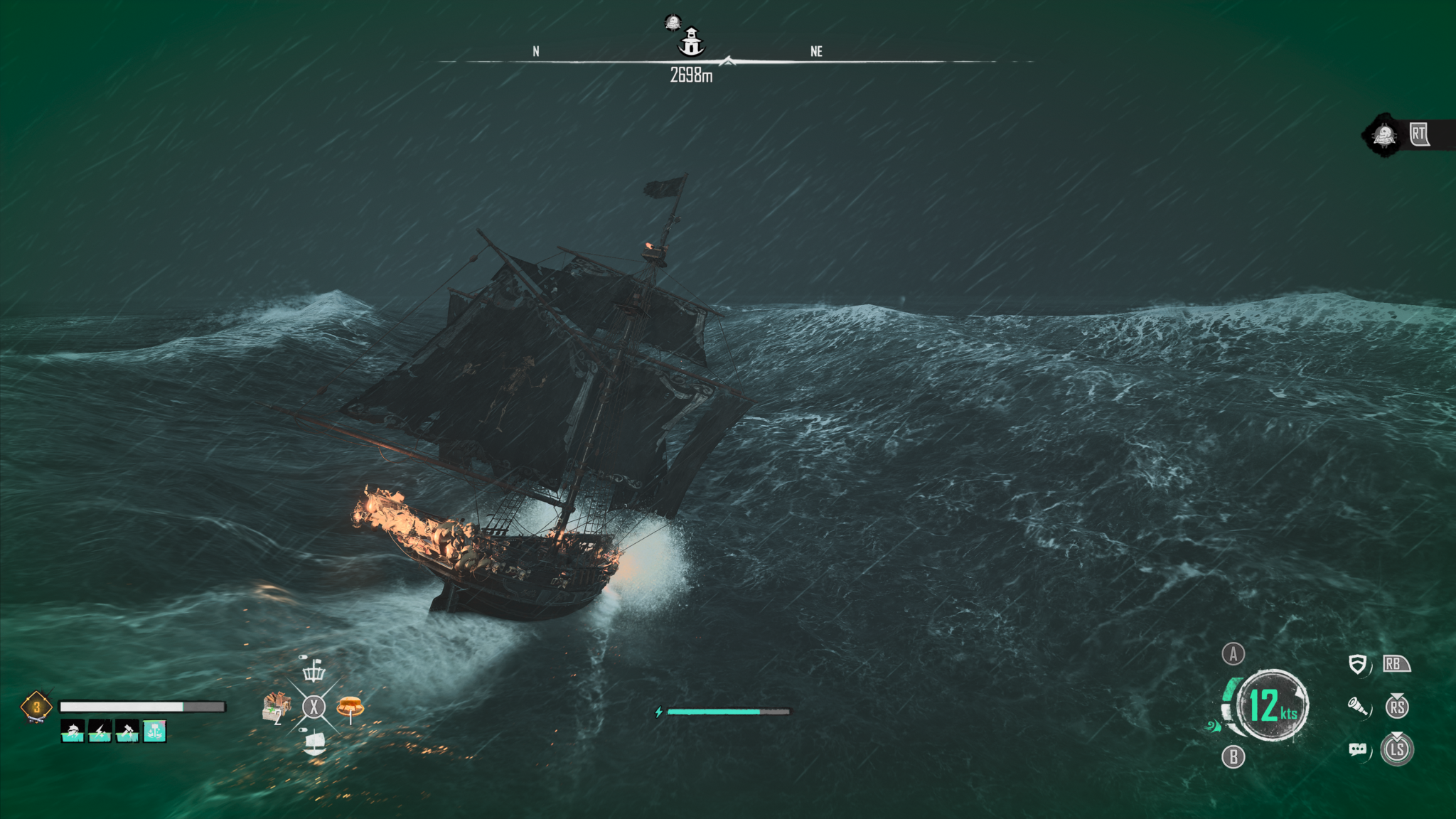Click the green wind direction icon
Screen dimensions: 1456x819
[x=1212, y=727]
